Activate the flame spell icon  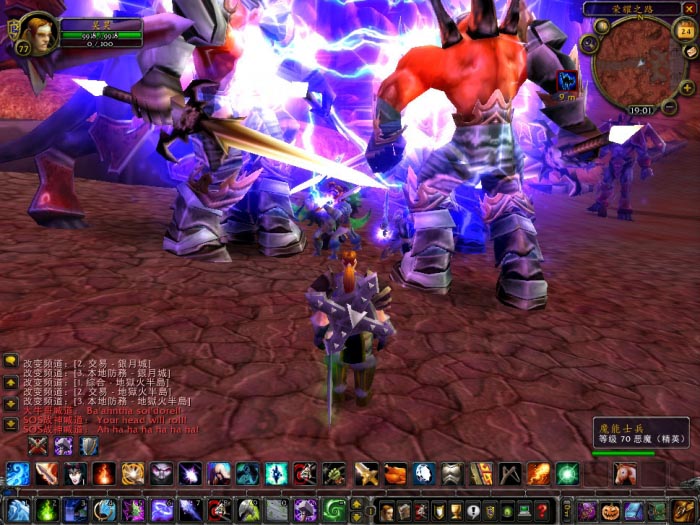click(104, 474)
